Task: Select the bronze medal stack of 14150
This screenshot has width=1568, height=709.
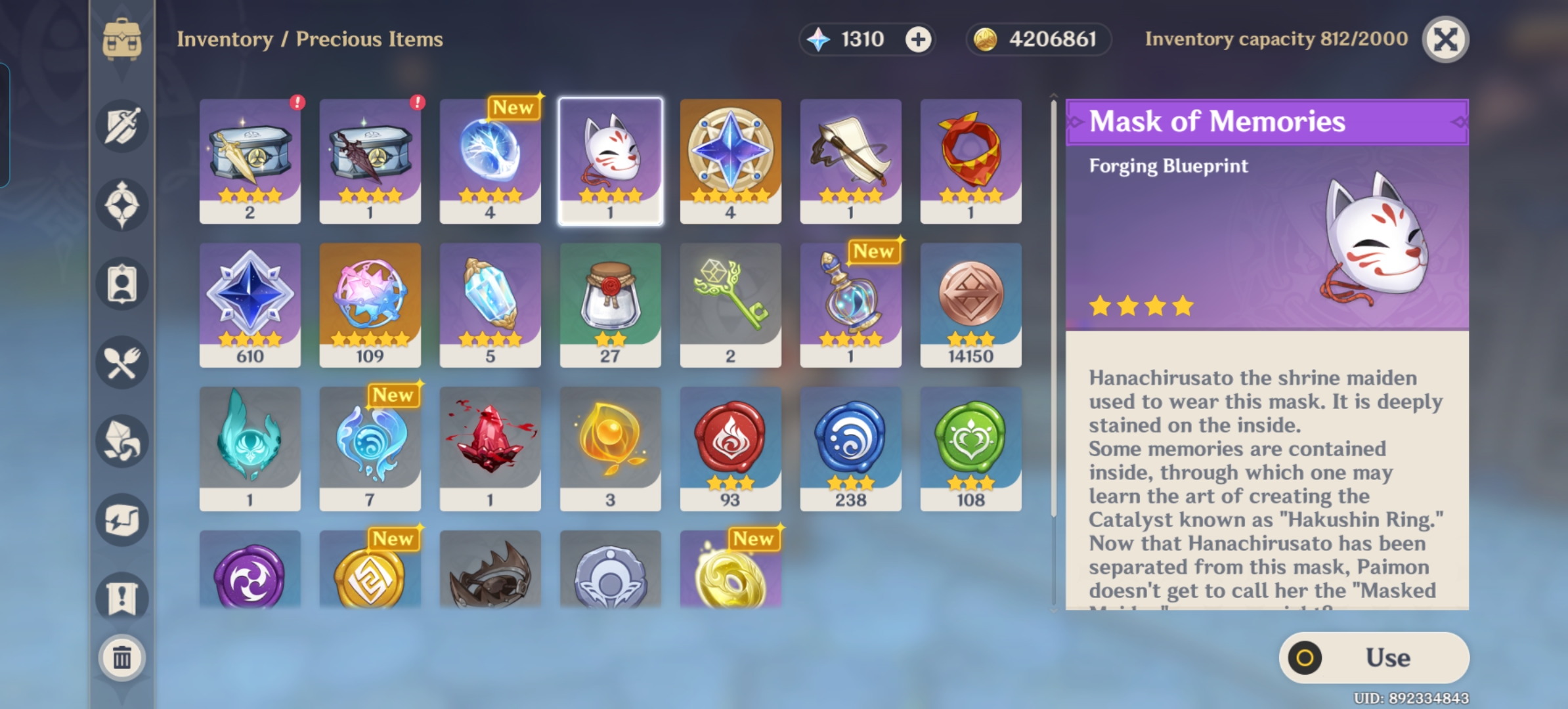Action: 971,305
